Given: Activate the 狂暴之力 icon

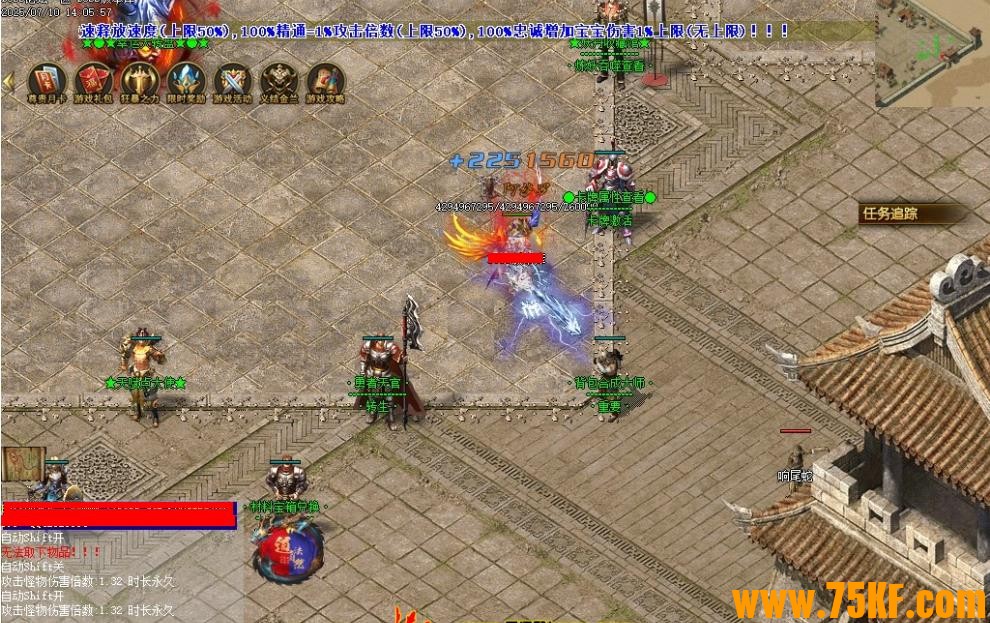Looking at the screenshot, I should tap(140, 79).
